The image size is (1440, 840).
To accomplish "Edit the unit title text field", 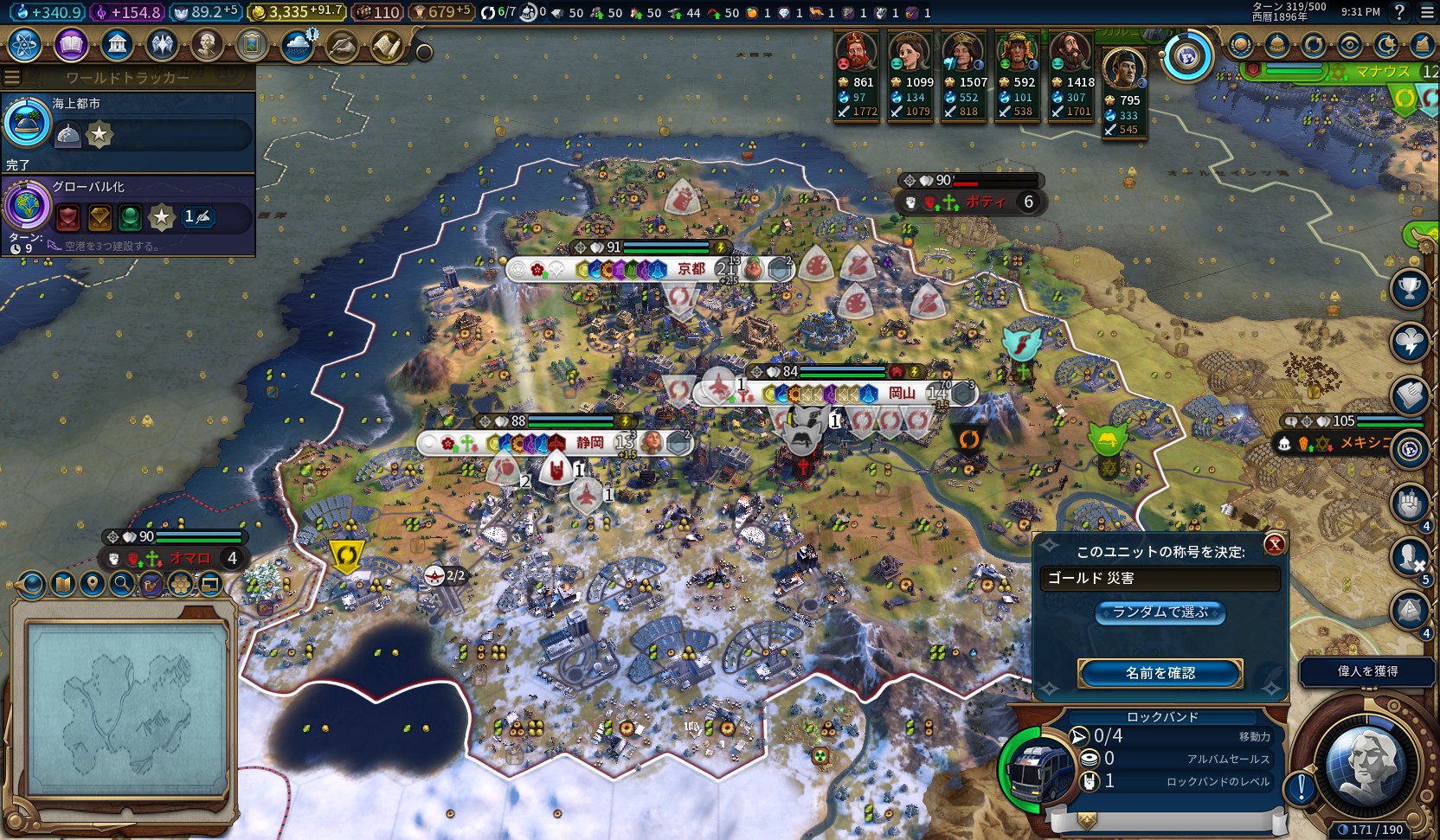I will [1160, 578].
